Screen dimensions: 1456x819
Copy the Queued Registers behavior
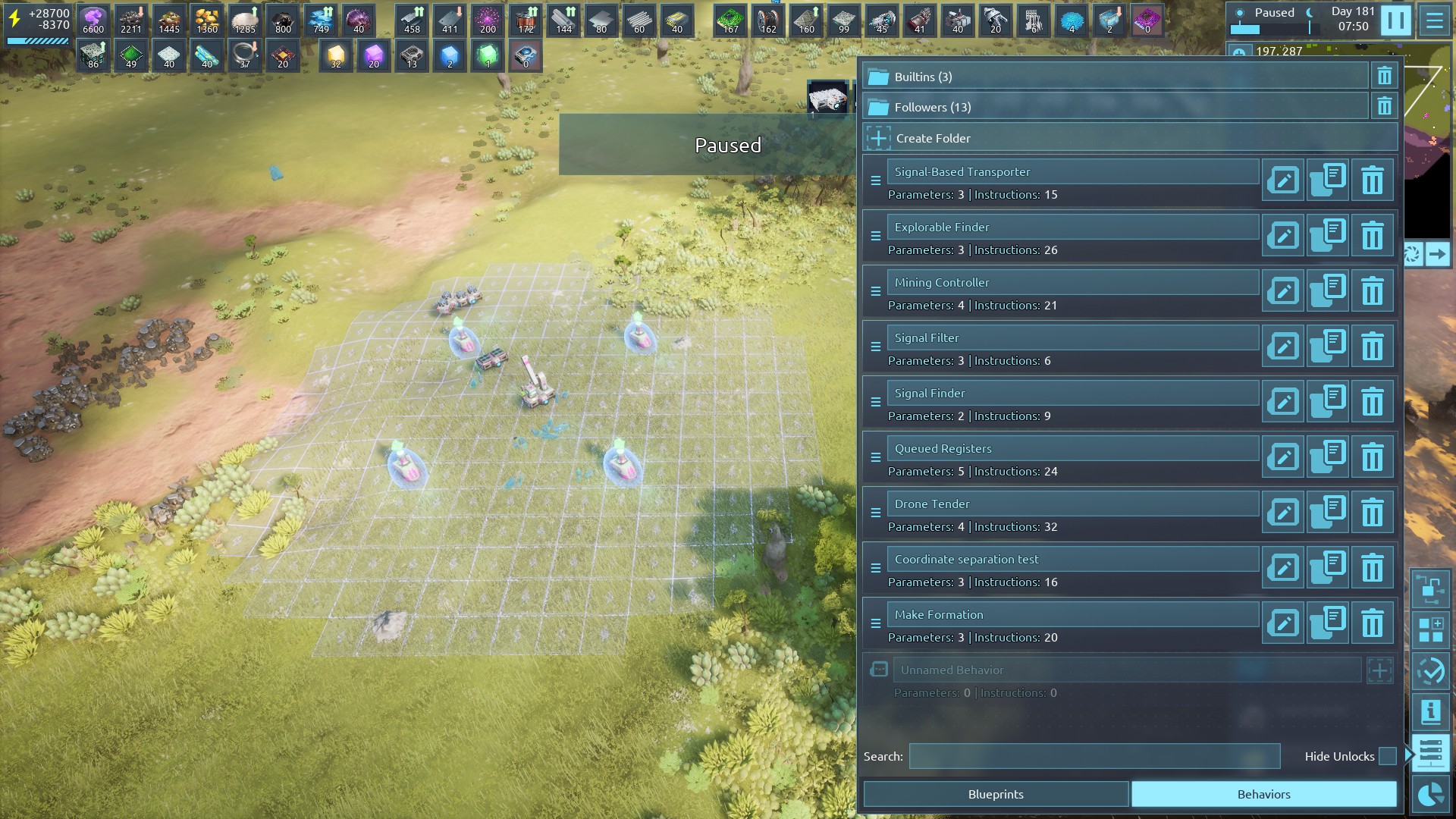(x=1328, y=457)
